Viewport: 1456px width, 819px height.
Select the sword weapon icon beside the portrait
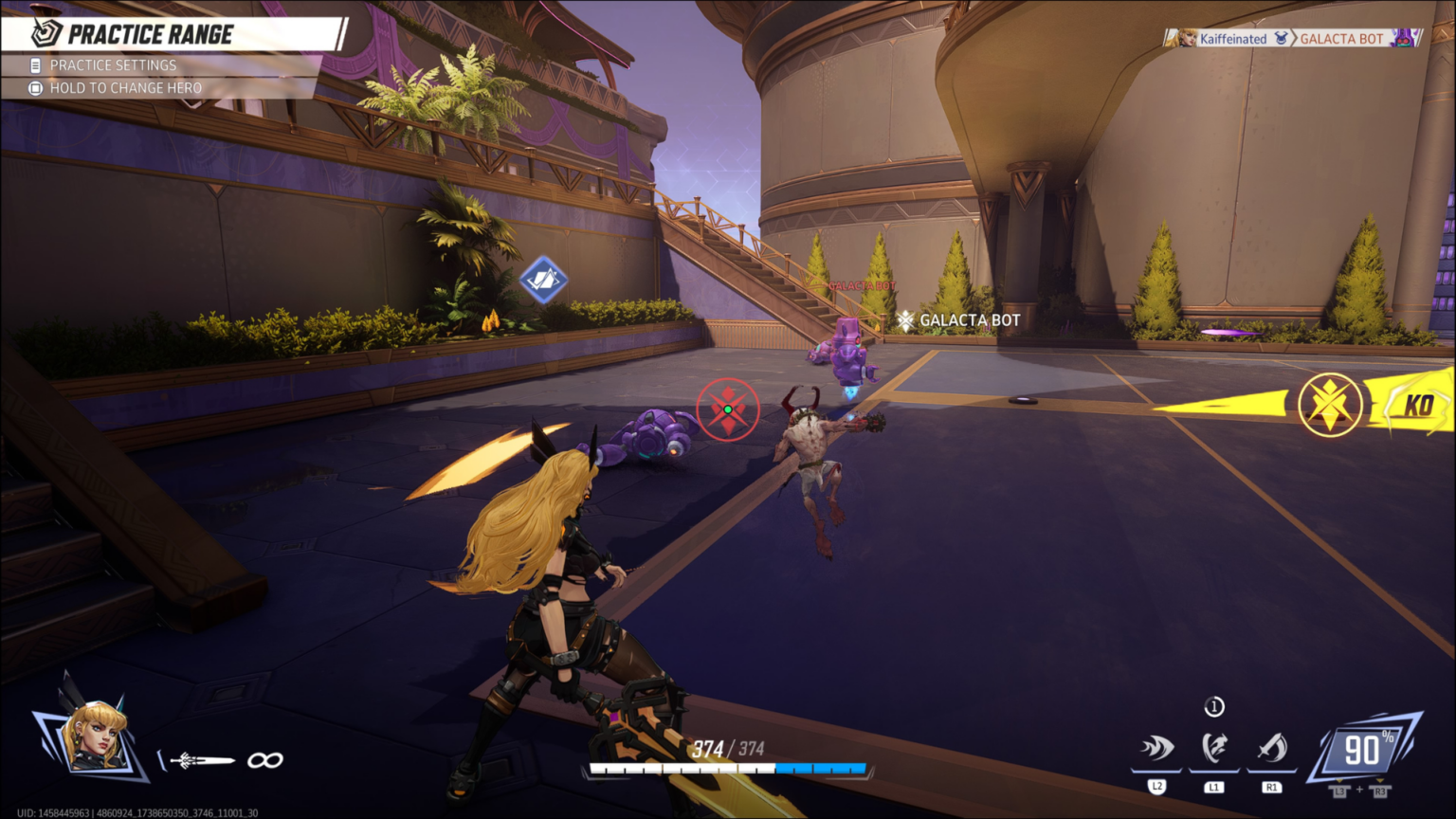click(x=201, y=759)
